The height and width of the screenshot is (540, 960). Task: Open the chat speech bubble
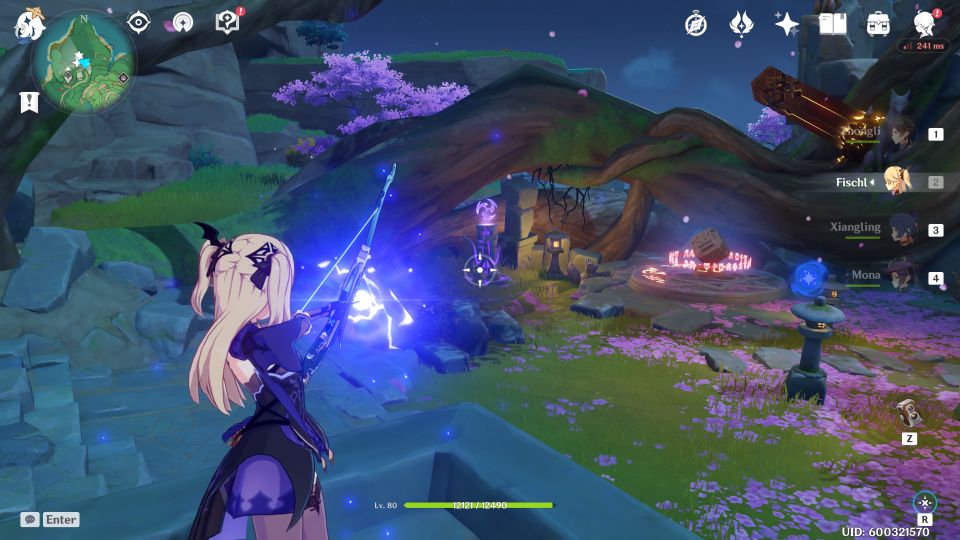coord(30,520)
